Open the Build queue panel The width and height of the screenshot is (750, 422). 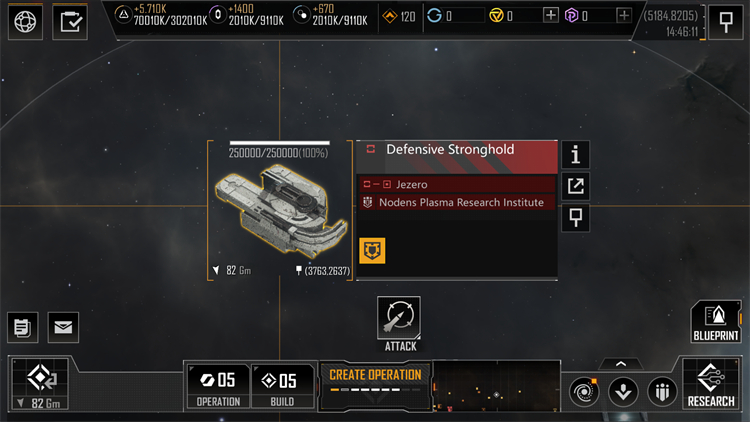tap(281, 386)
